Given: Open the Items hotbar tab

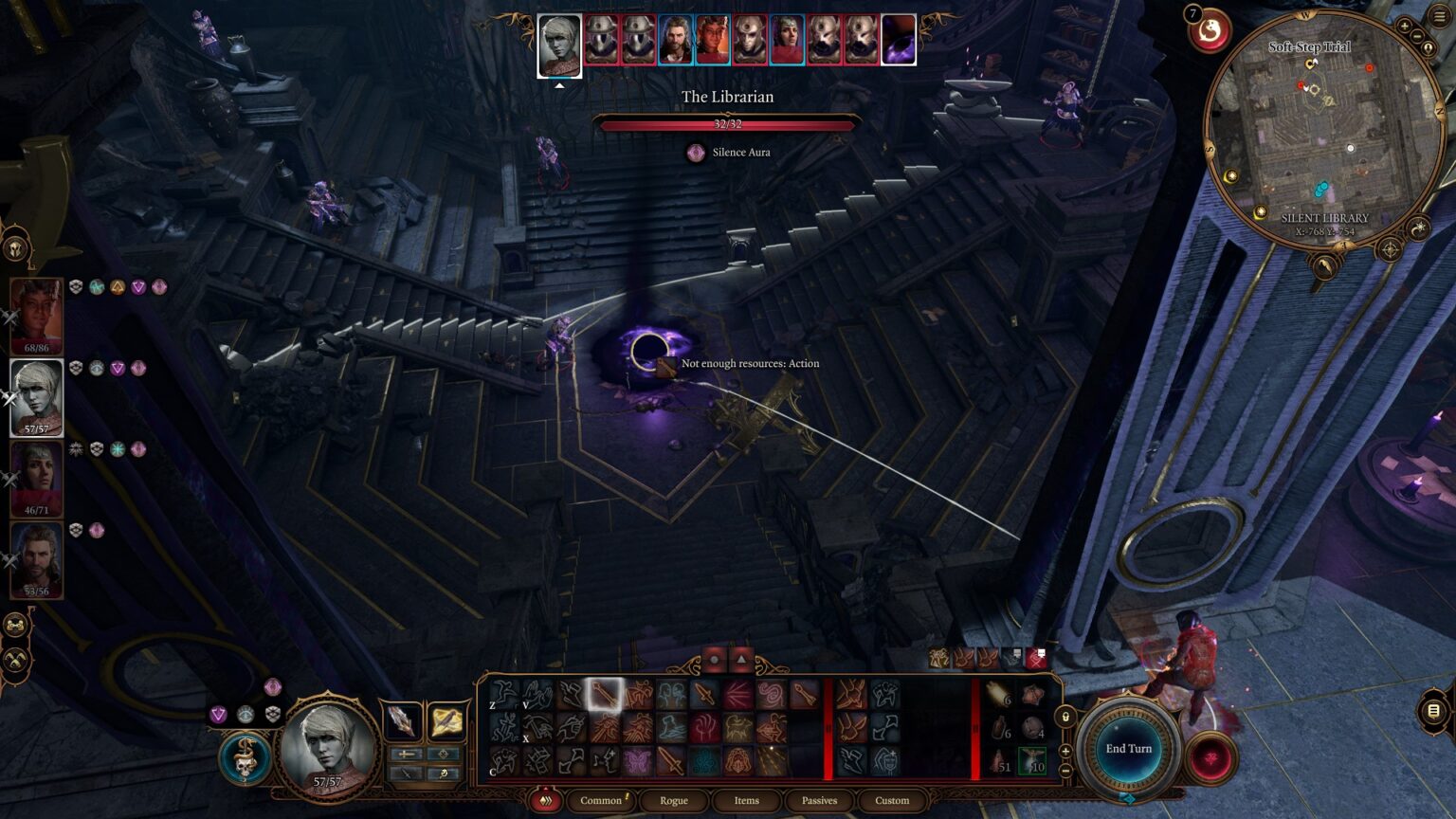Looking at the screenshot, I should (746, 801).
